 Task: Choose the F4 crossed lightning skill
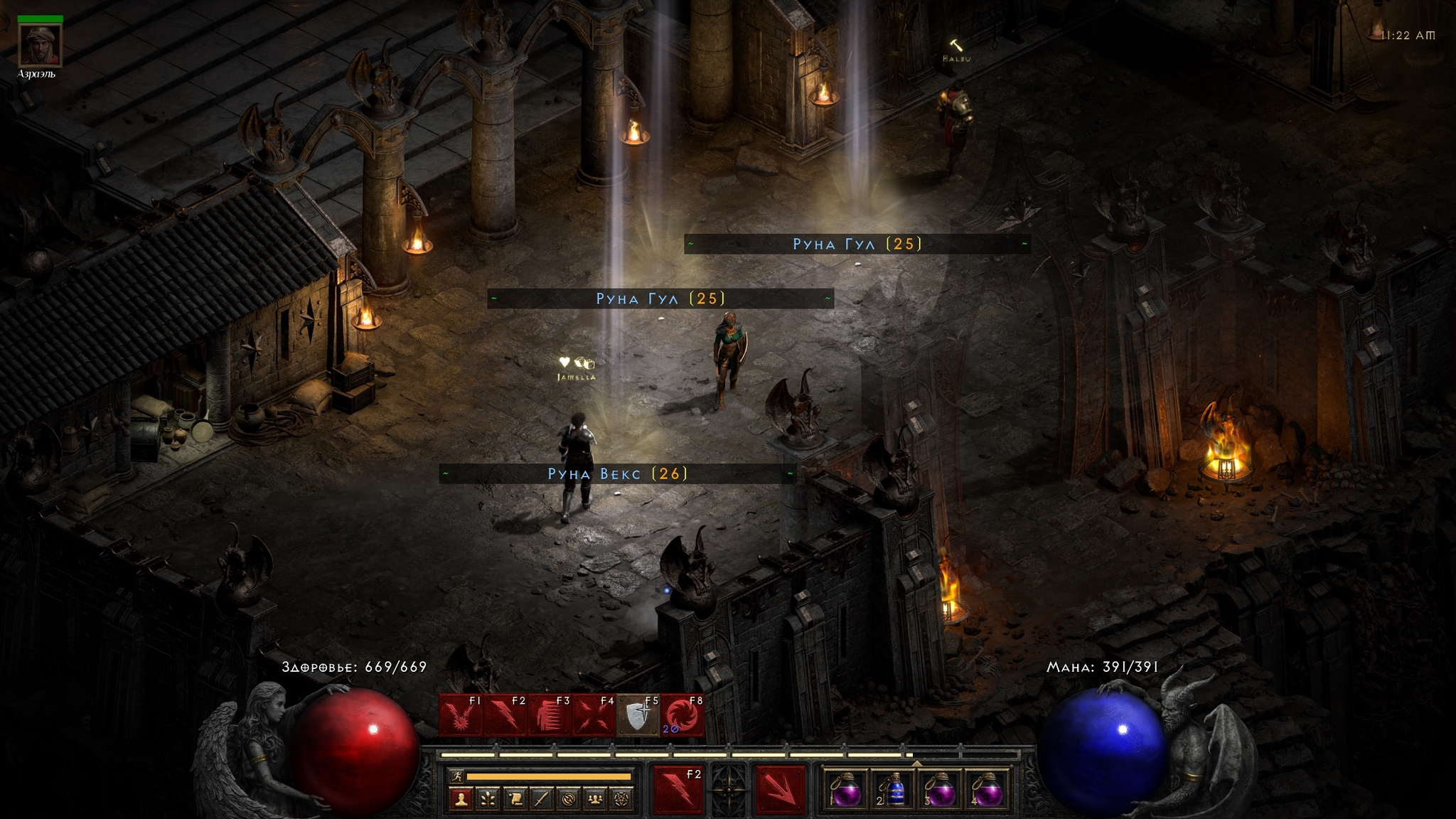pos(594,714)
